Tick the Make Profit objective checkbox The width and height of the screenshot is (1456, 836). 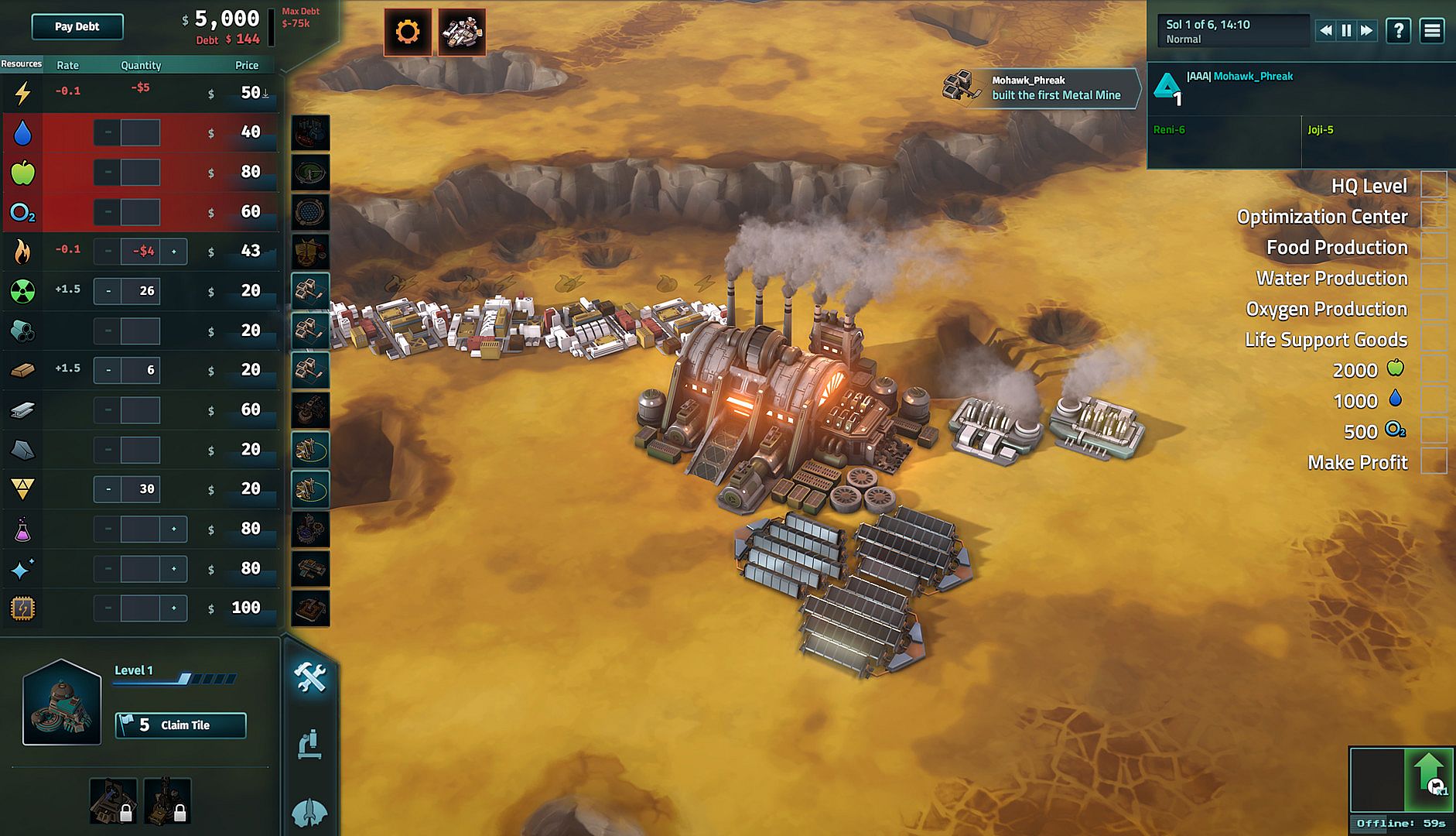(x=1434, y=462)
